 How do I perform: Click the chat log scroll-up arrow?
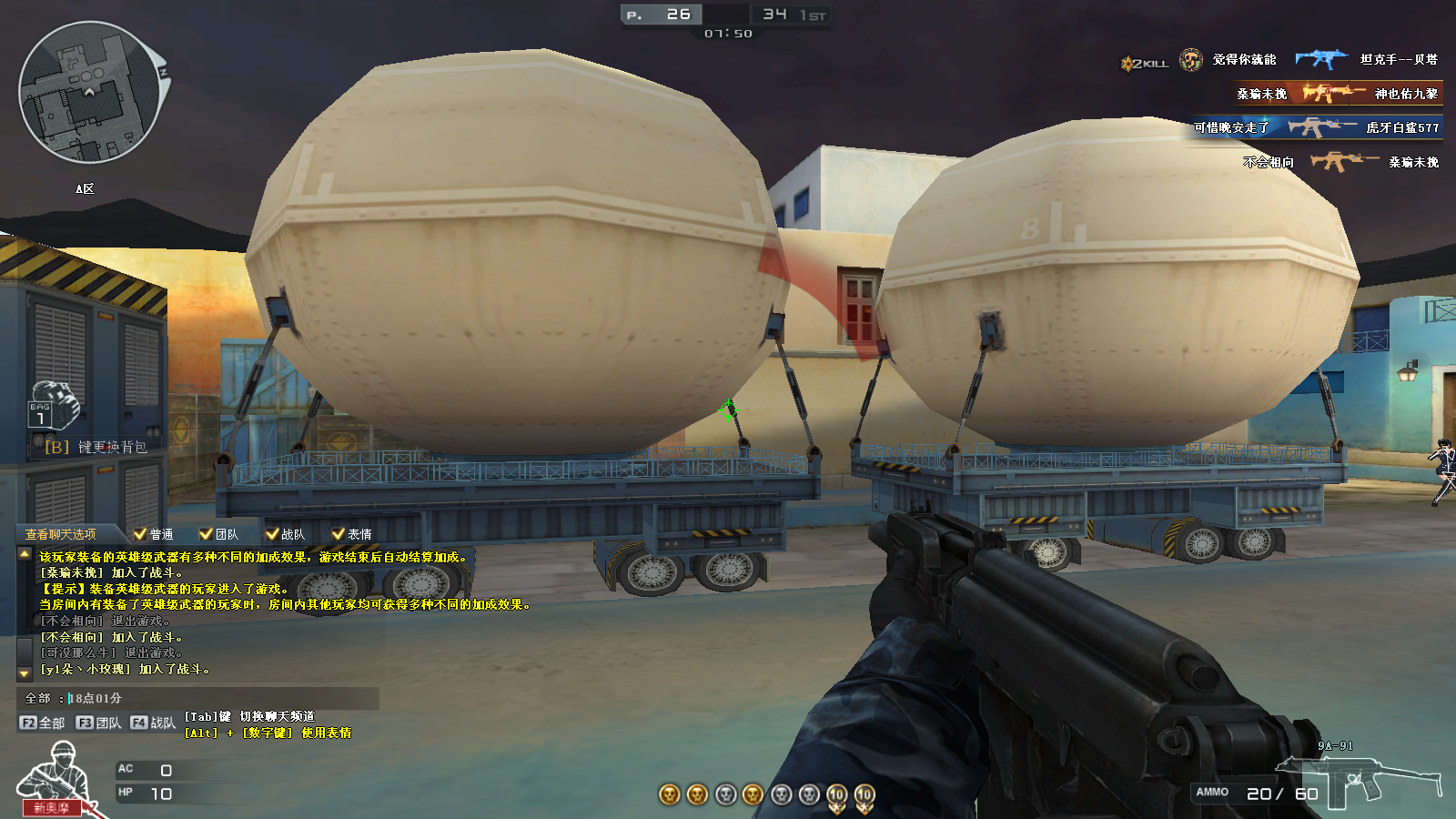point(25,553)
